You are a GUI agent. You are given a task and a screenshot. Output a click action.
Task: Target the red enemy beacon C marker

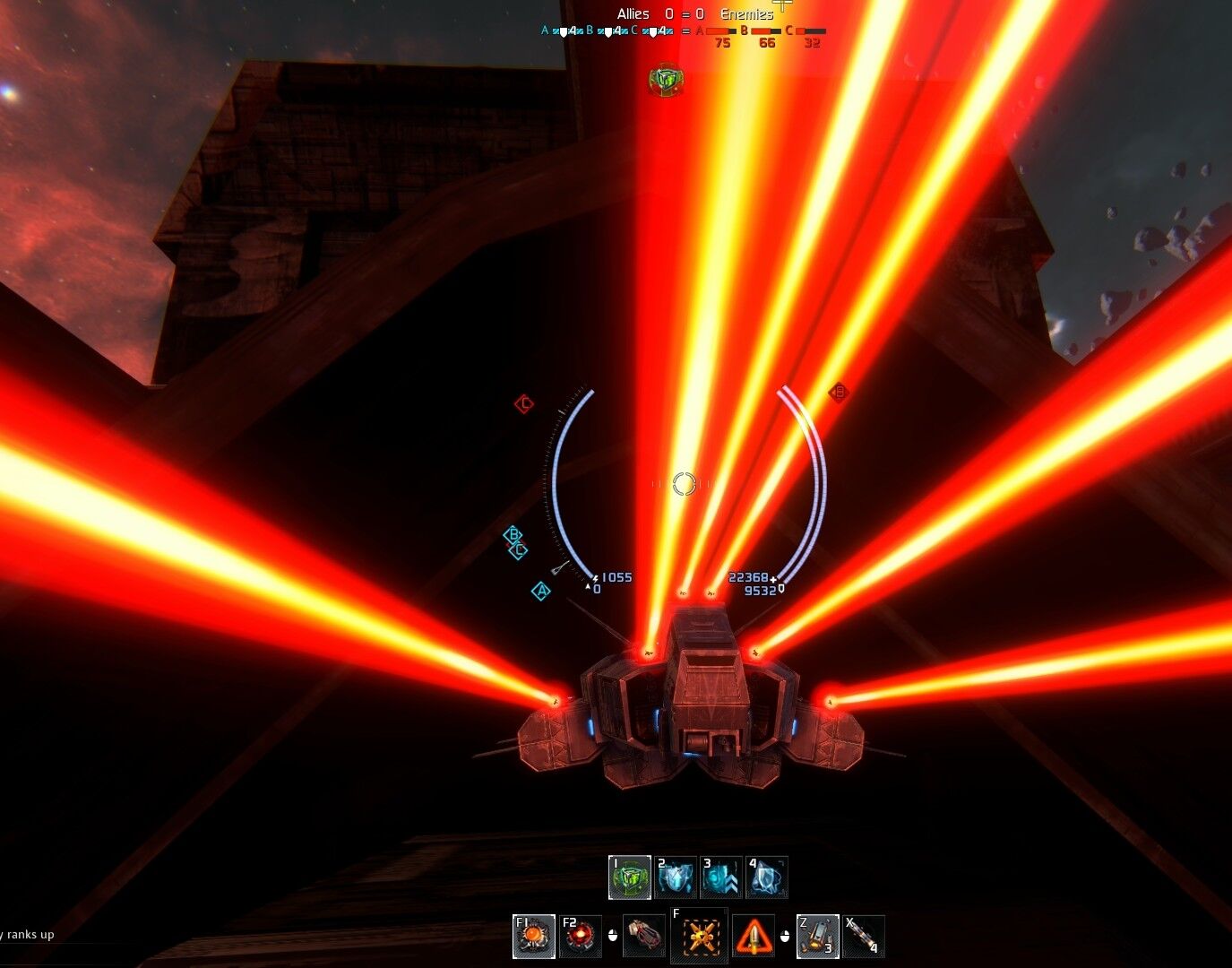[524, 404]
